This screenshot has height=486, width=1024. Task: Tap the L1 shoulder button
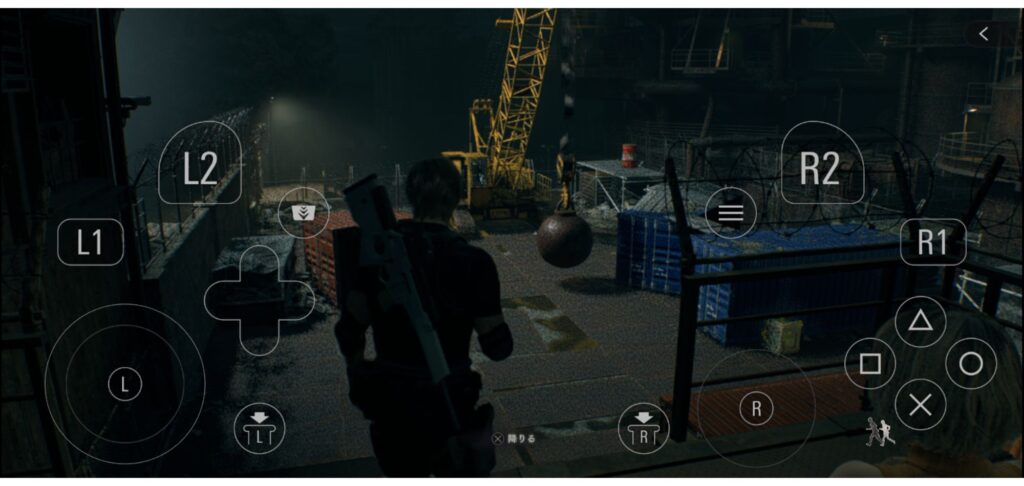coord(90,243)
